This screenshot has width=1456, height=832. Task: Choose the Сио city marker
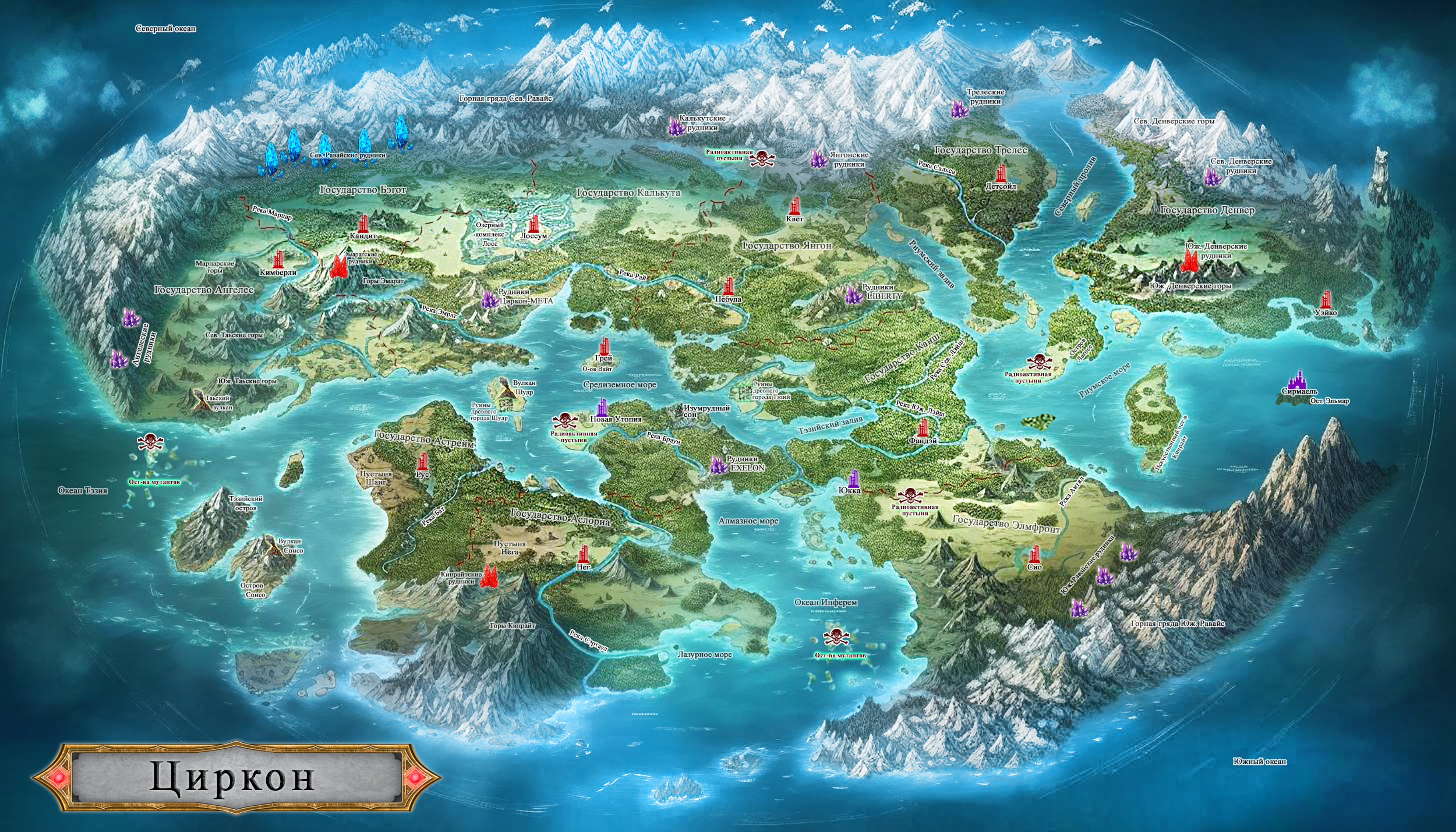pyautogui.click(x=1035, y=554)
